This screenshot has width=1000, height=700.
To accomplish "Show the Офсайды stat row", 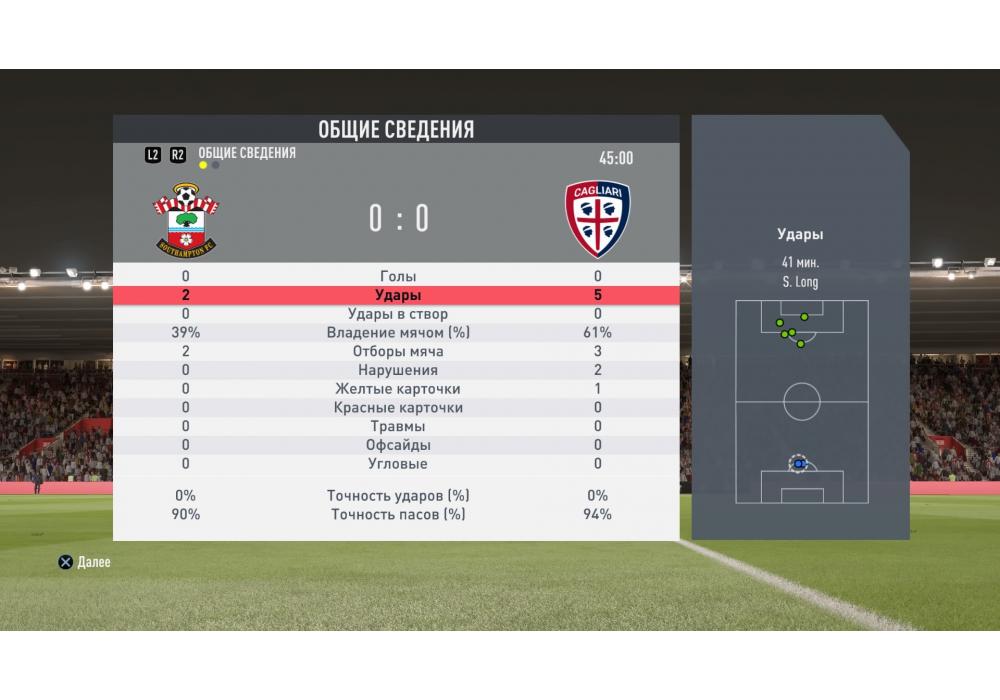I will click(397, 445).
